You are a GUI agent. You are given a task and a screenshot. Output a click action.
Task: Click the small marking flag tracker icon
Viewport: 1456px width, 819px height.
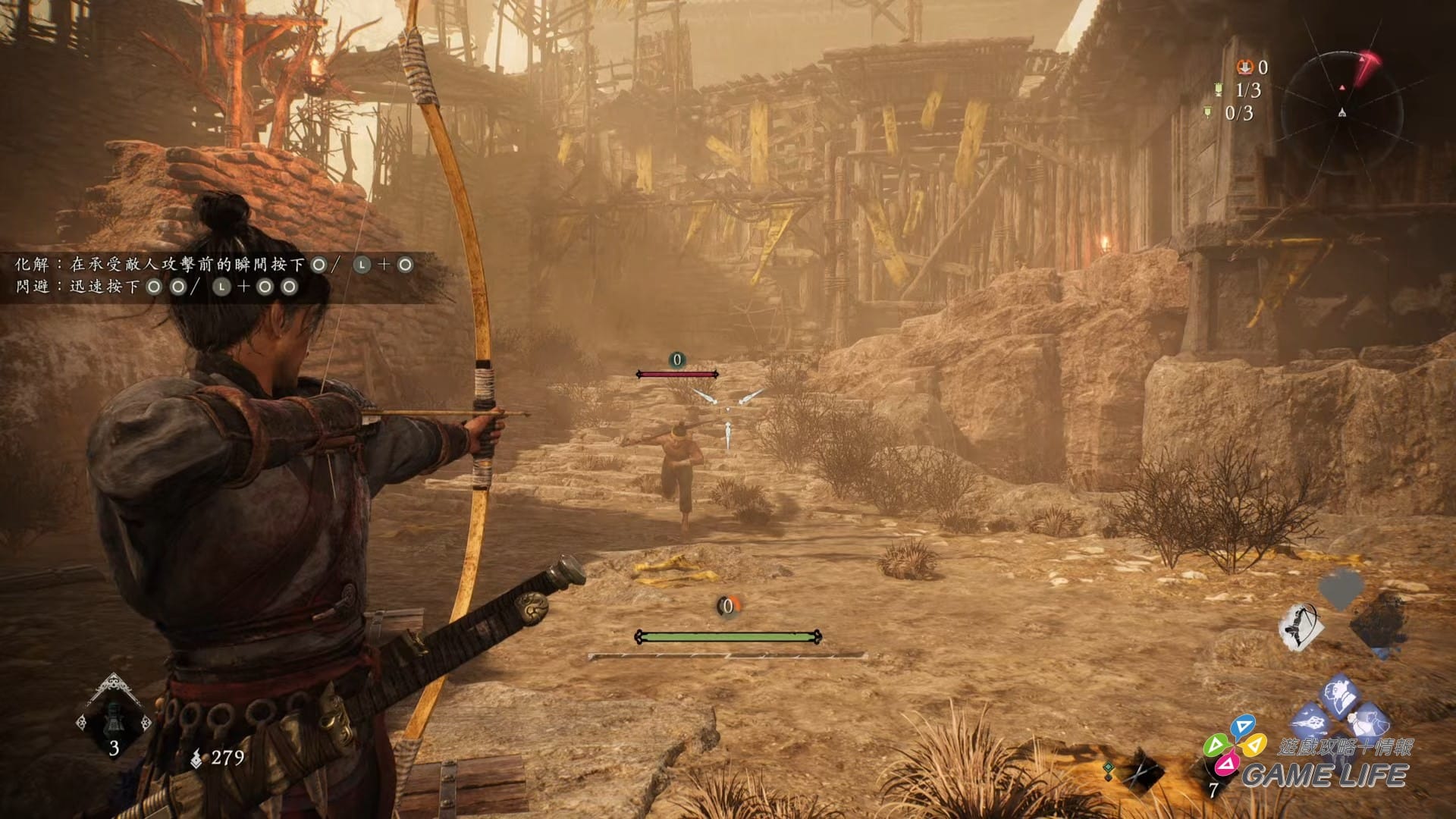point(1208,113)
